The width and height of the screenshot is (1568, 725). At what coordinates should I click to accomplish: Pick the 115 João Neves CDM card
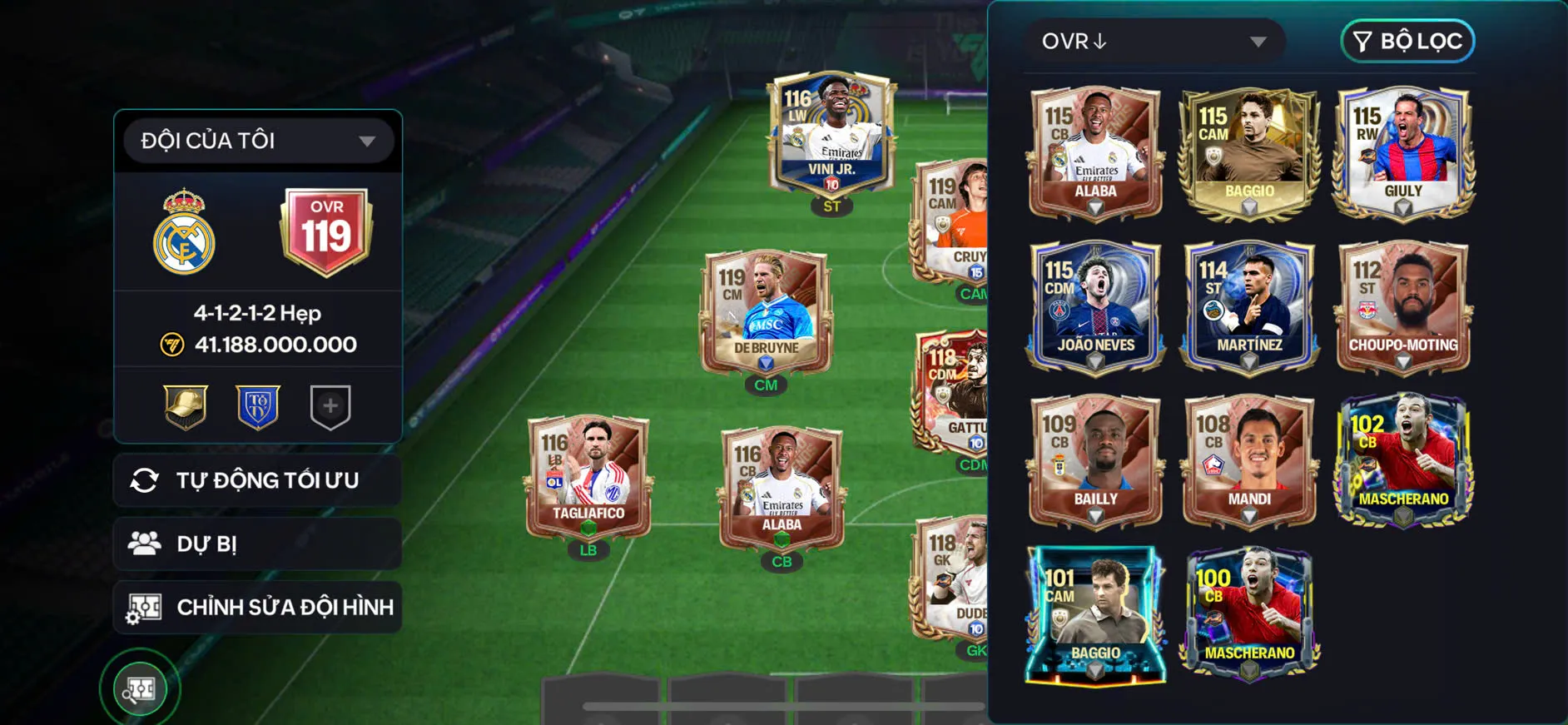tap(1095, 306)
